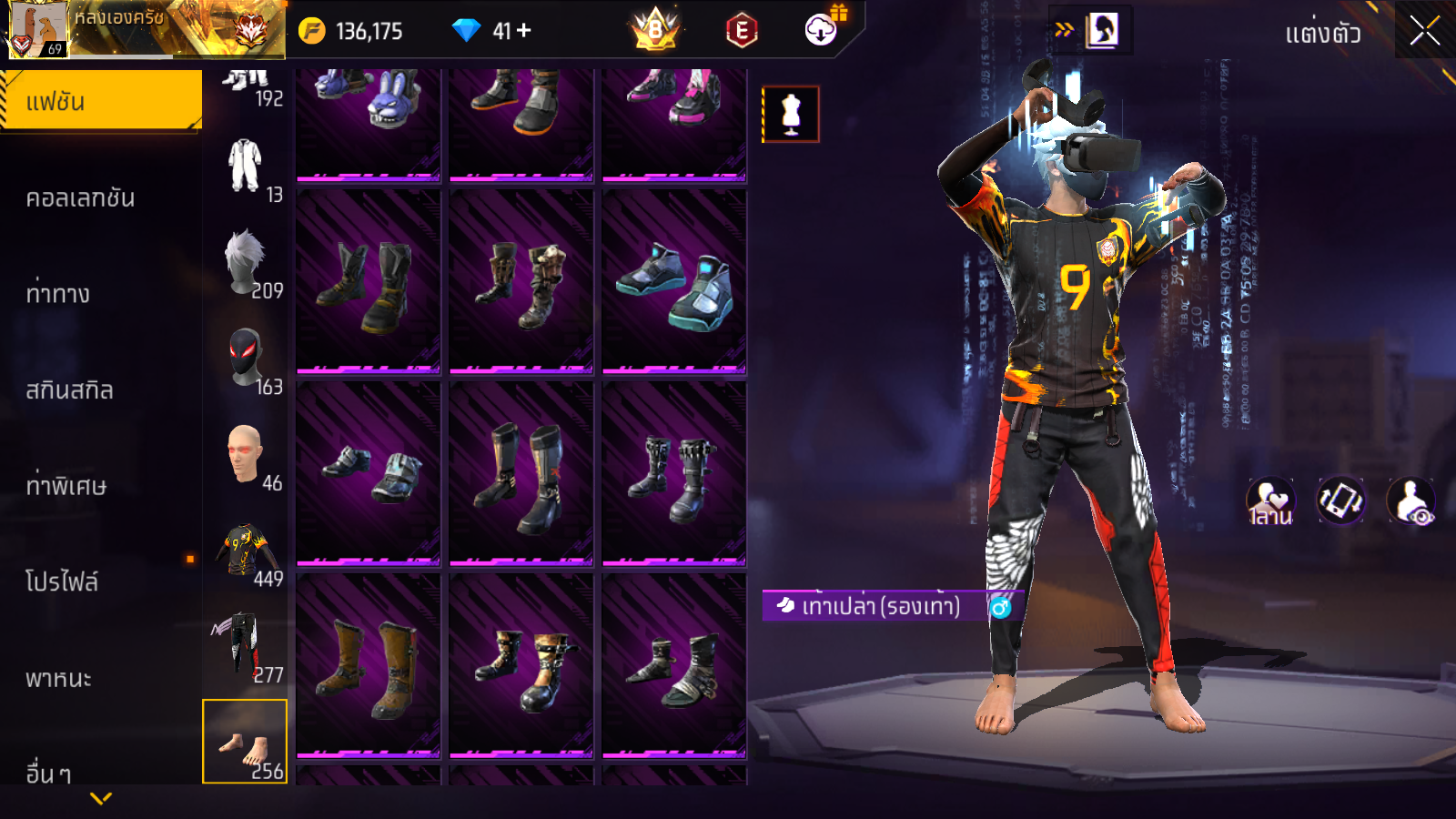Open the number 9 jersey tops category
The width and height of the screenshot is (1456, 819).
(245, 551)
